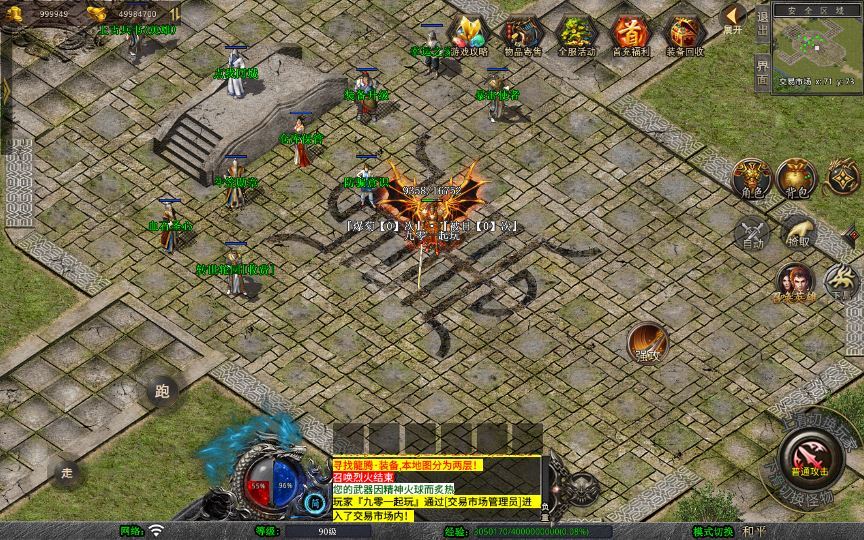
Task: Show the 全服活动 server events
Action: (576, 36)
